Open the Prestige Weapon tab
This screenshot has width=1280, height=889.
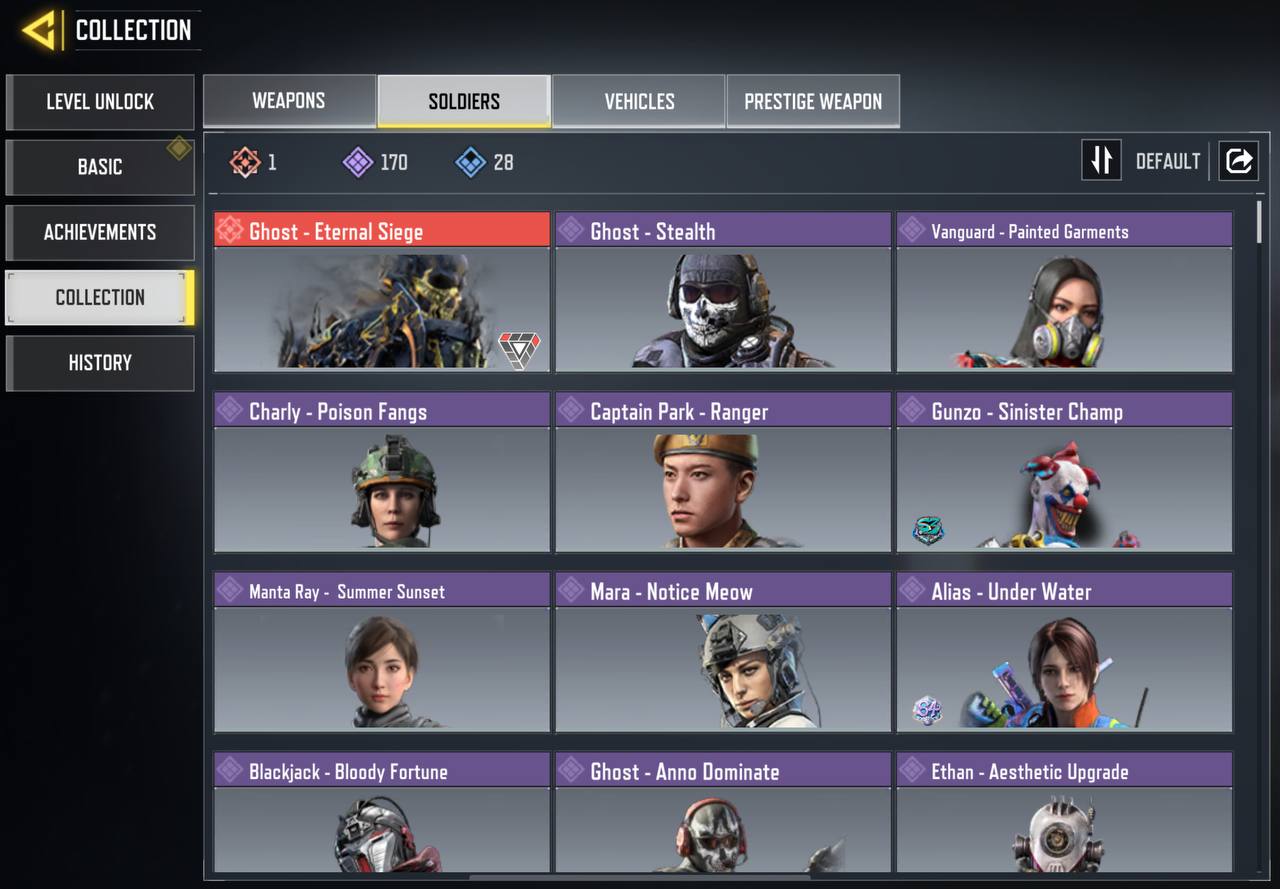click(x=813, y=101)
